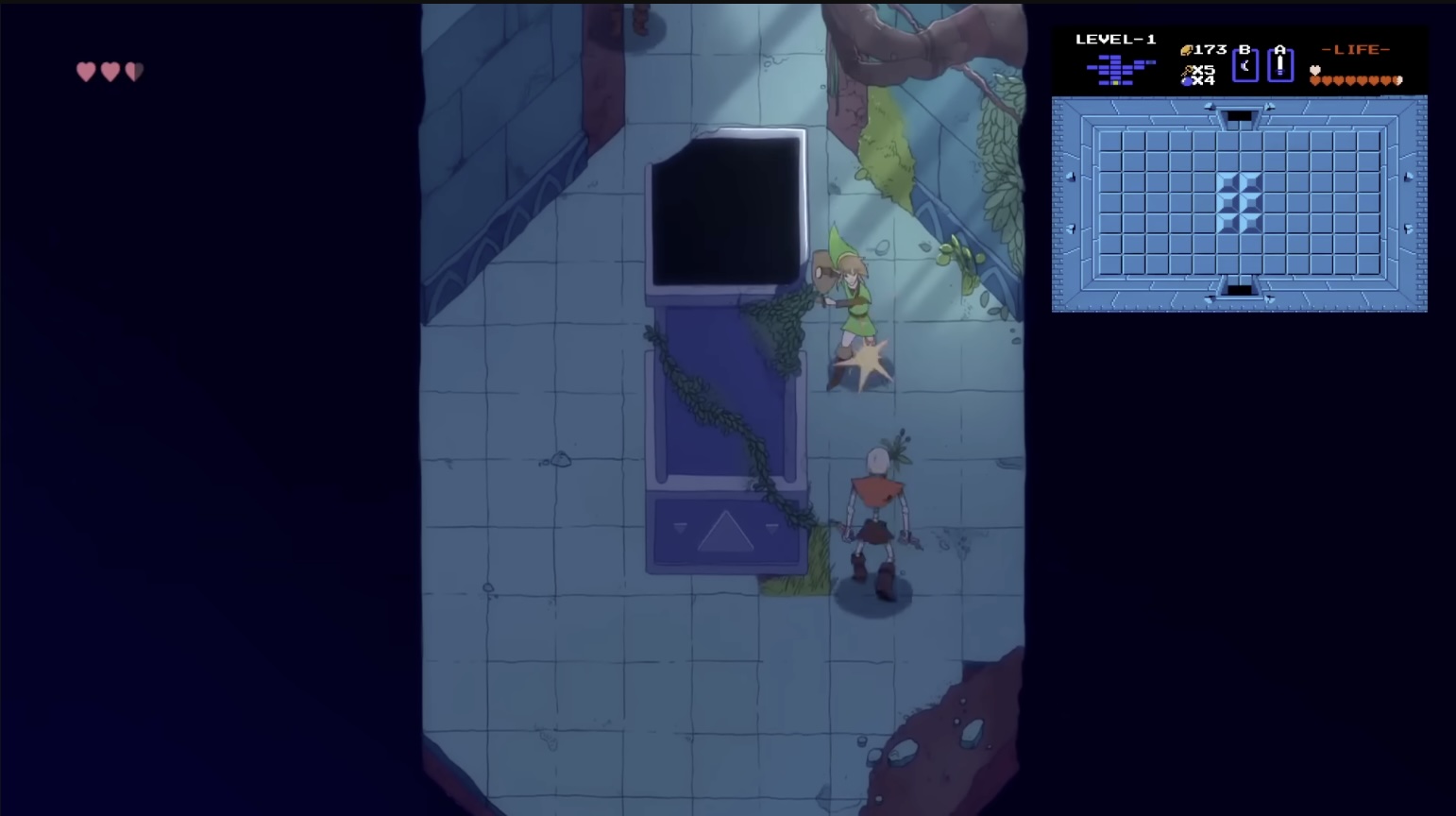Click the half heart ending the LIFE row

pos(1398,81)
